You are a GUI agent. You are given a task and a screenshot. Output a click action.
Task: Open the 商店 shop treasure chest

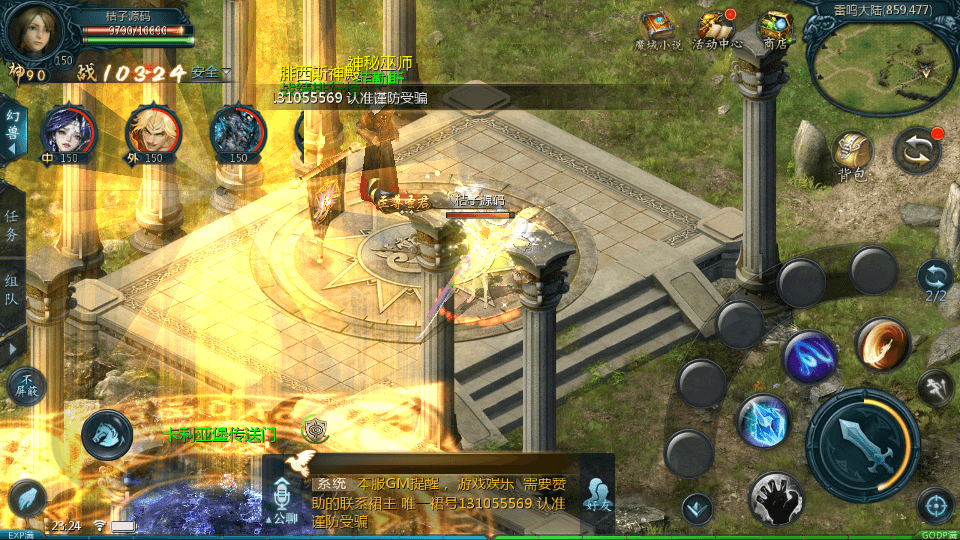(775, 29)
